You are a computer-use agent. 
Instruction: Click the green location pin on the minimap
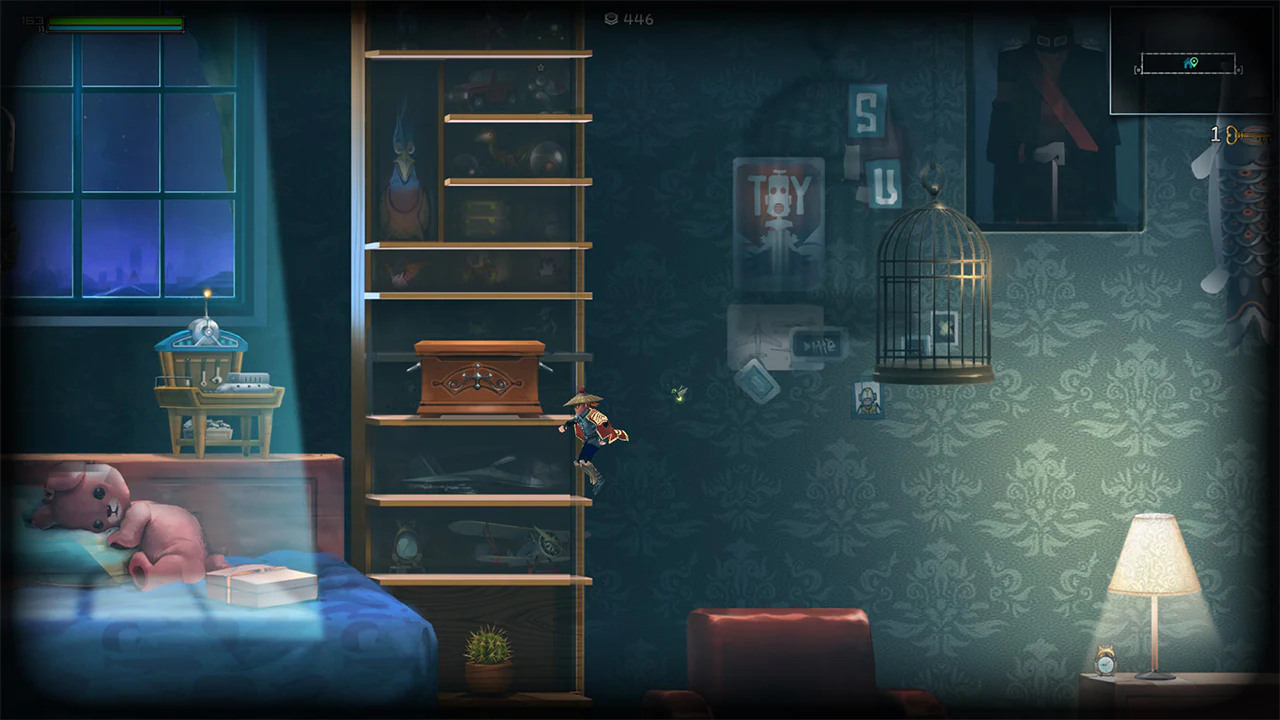pyautogui.click(x=1194, y=62)
